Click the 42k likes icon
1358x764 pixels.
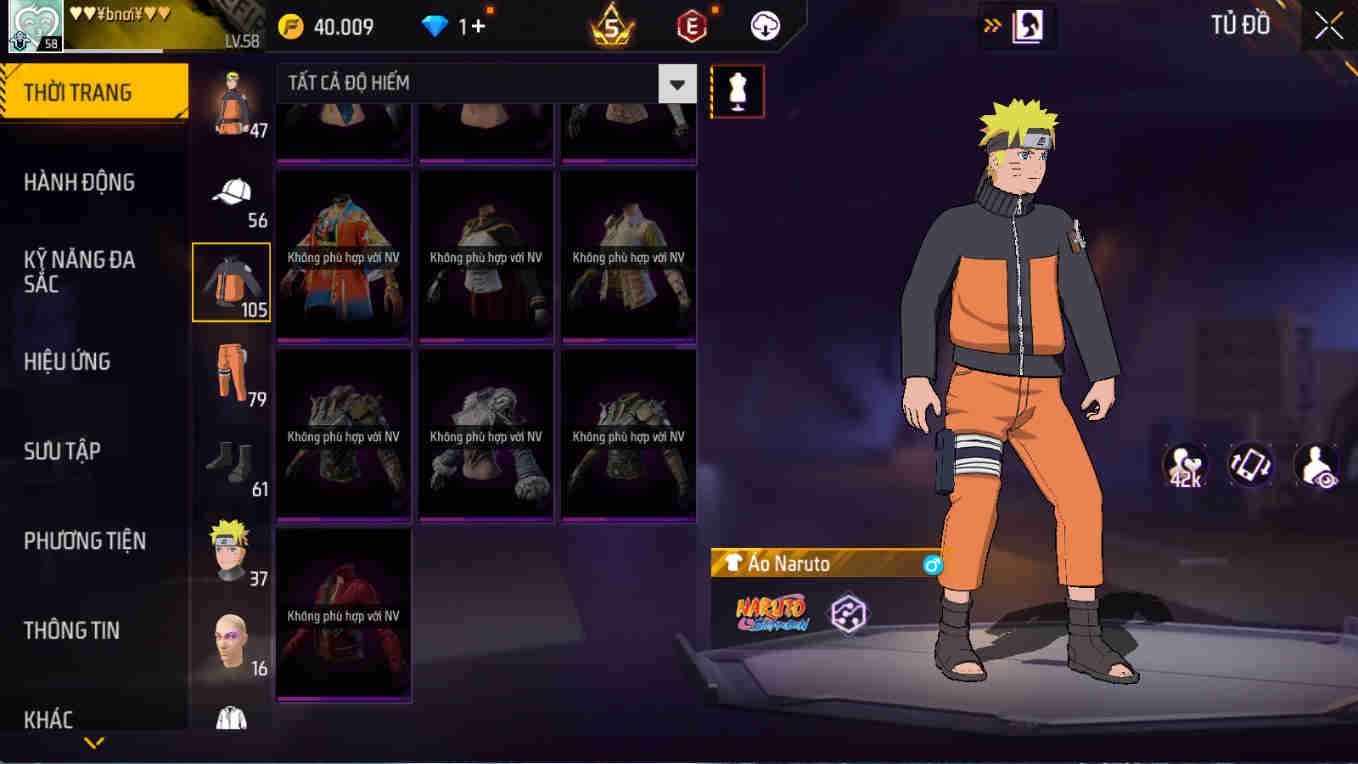[x=1184, y=464]
